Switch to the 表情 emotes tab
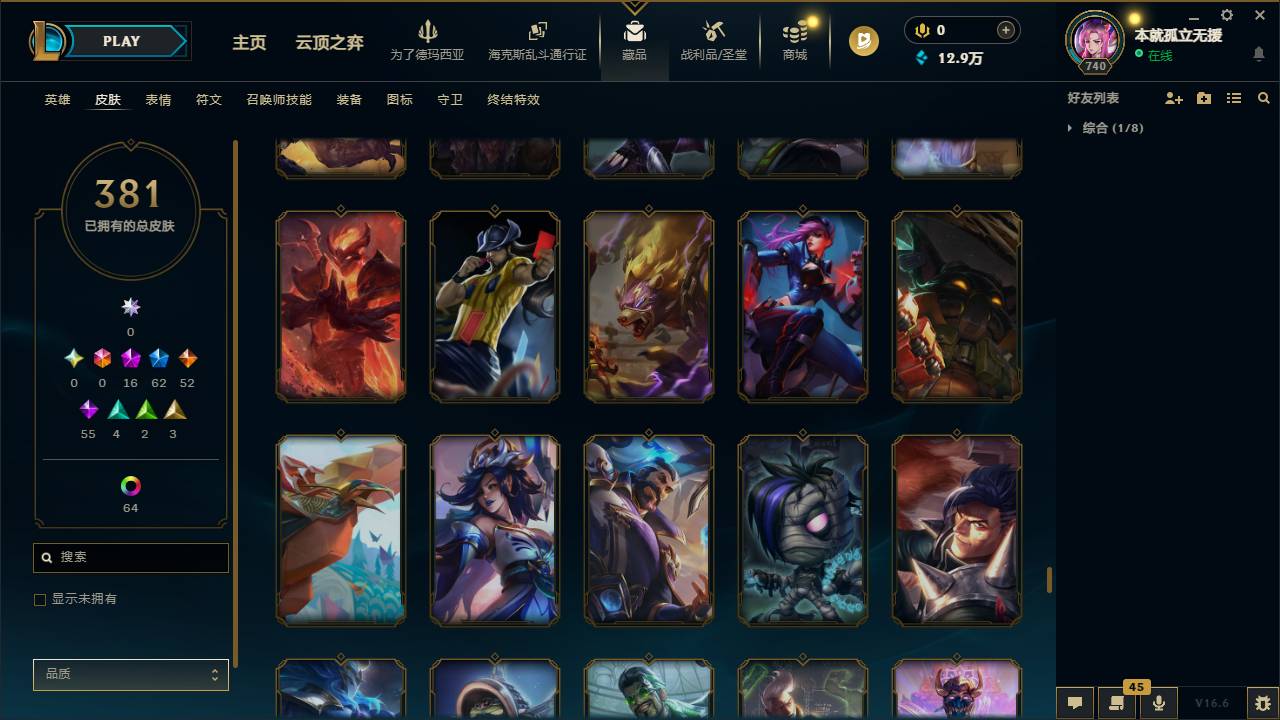This screenshot has width=1280, height=720. (158, 100)
